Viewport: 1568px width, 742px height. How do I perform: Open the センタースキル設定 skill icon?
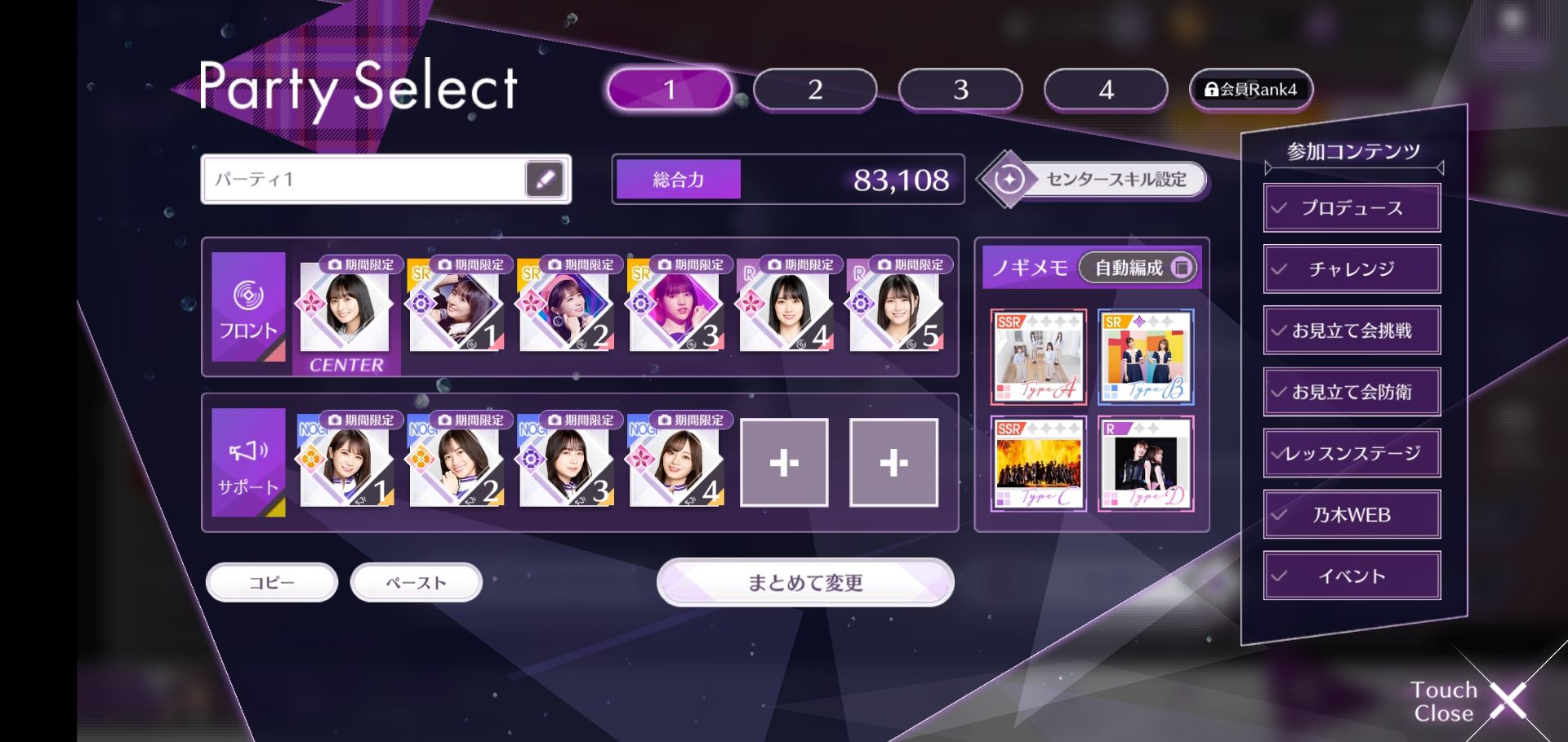(1010, 179)
